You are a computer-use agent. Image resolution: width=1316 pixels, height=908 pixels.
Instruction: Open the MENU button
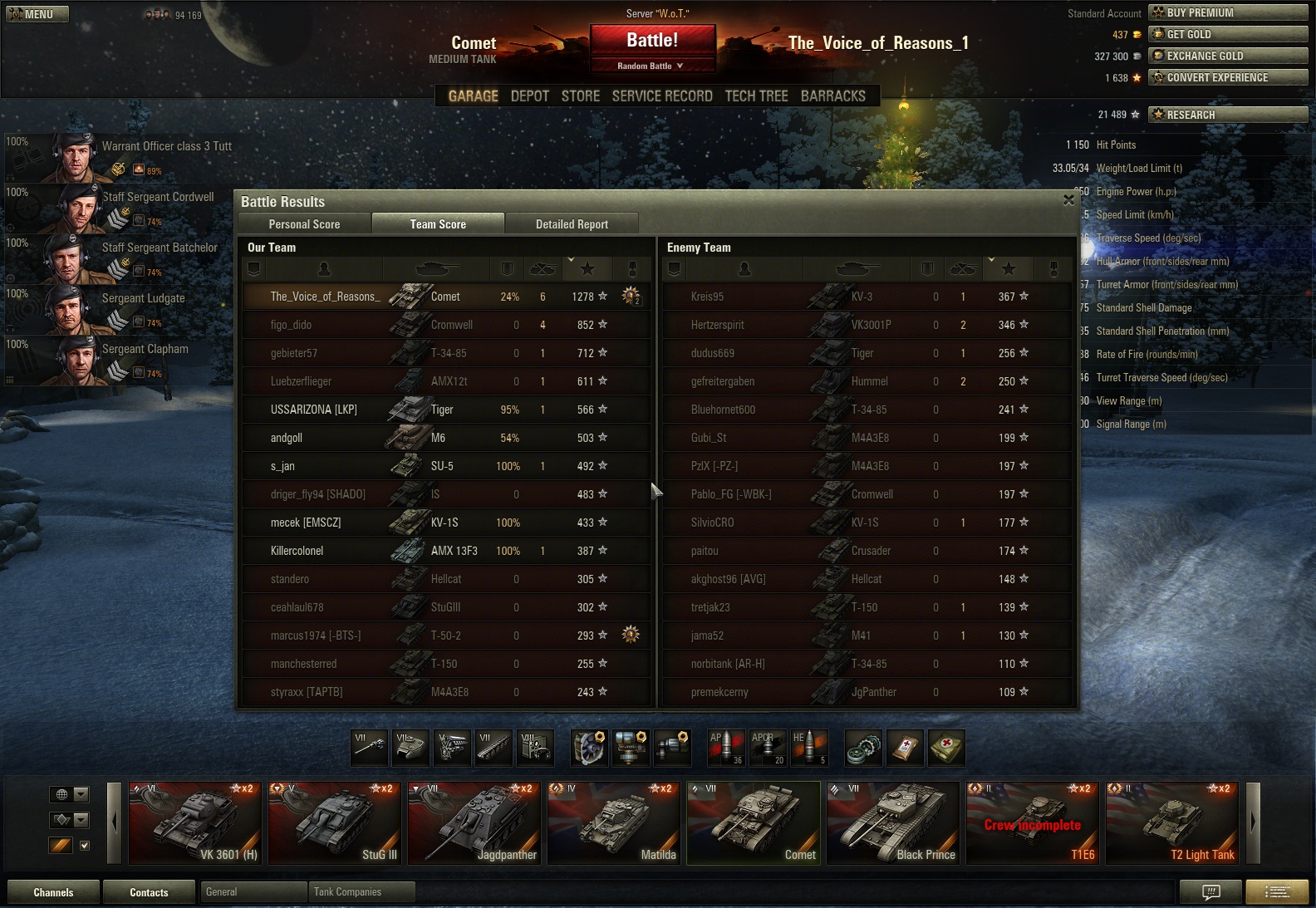[37, 14]
